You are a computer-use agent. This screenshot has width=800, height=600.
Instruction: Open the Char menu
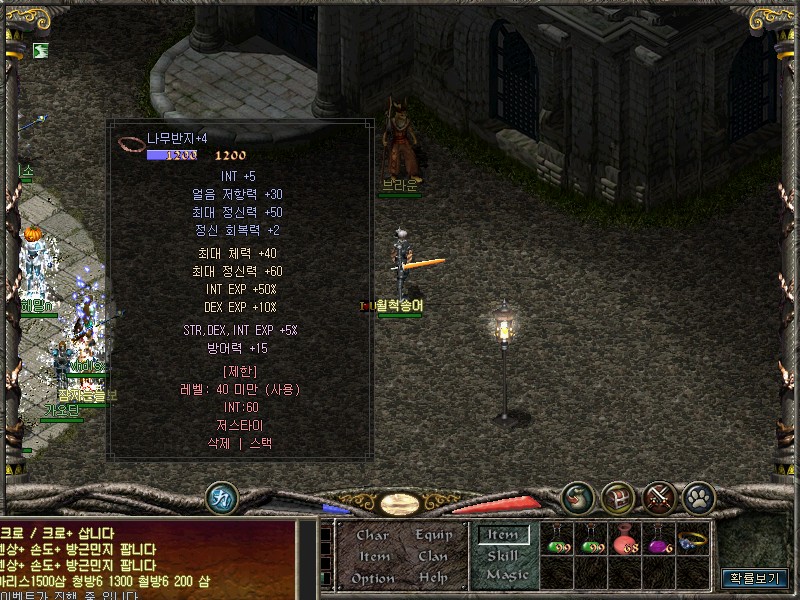point(372,535)
